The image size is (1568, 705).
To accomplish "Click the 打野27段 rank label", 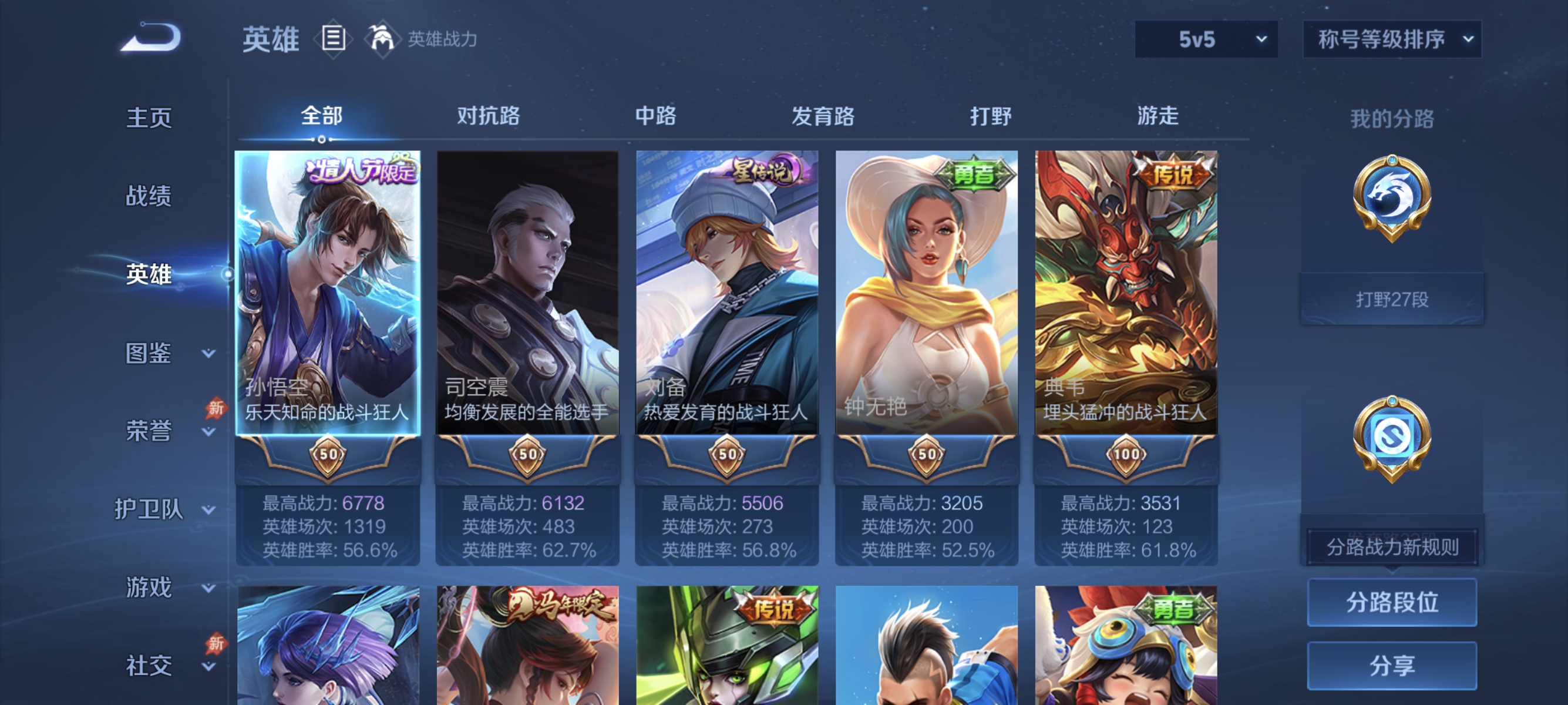I will [x=1392, y=298].
